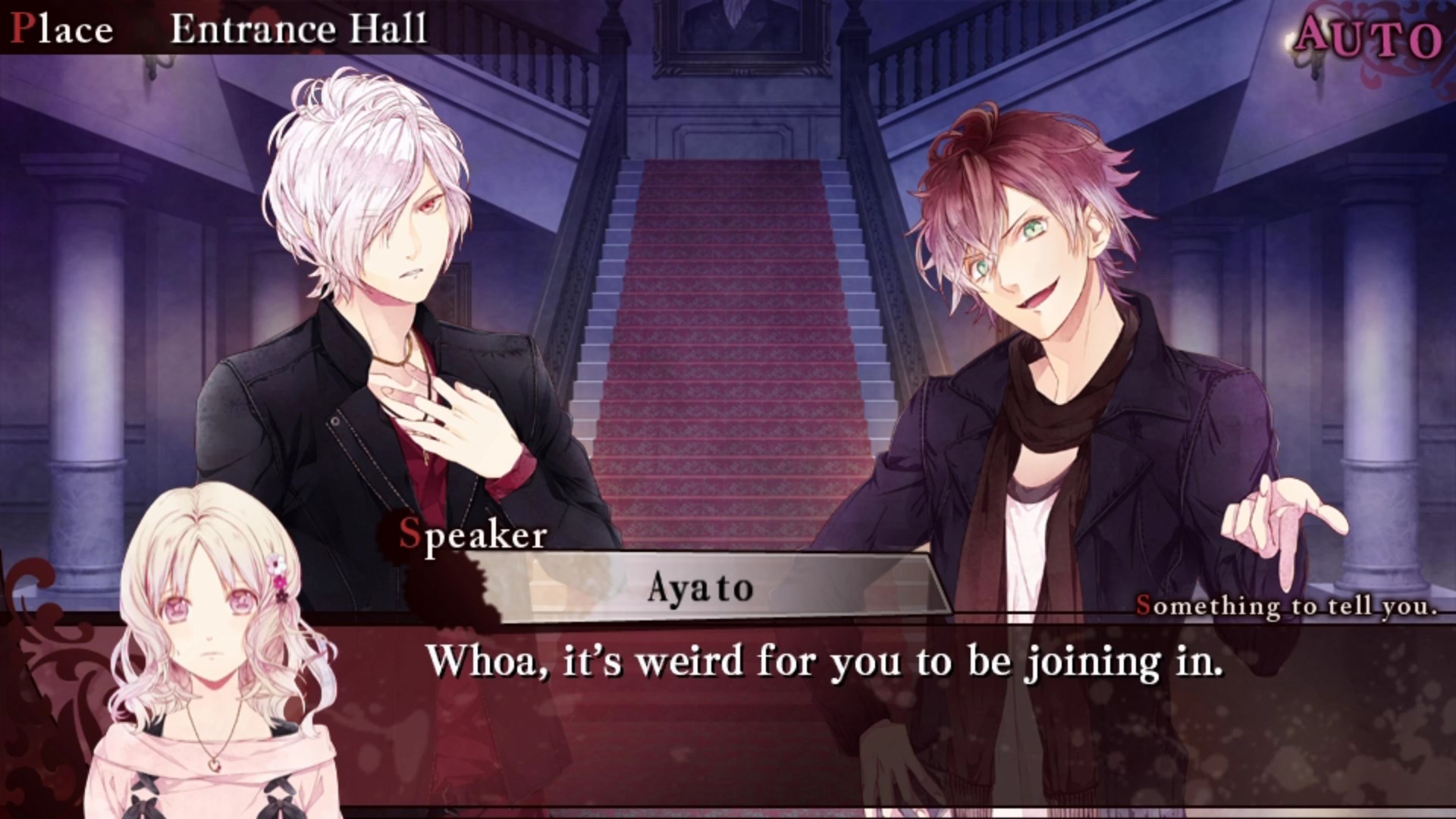Toggle the AUTO mode indicator
This screenshot has width=1456, height=819.
click(x=1368, y=36)
